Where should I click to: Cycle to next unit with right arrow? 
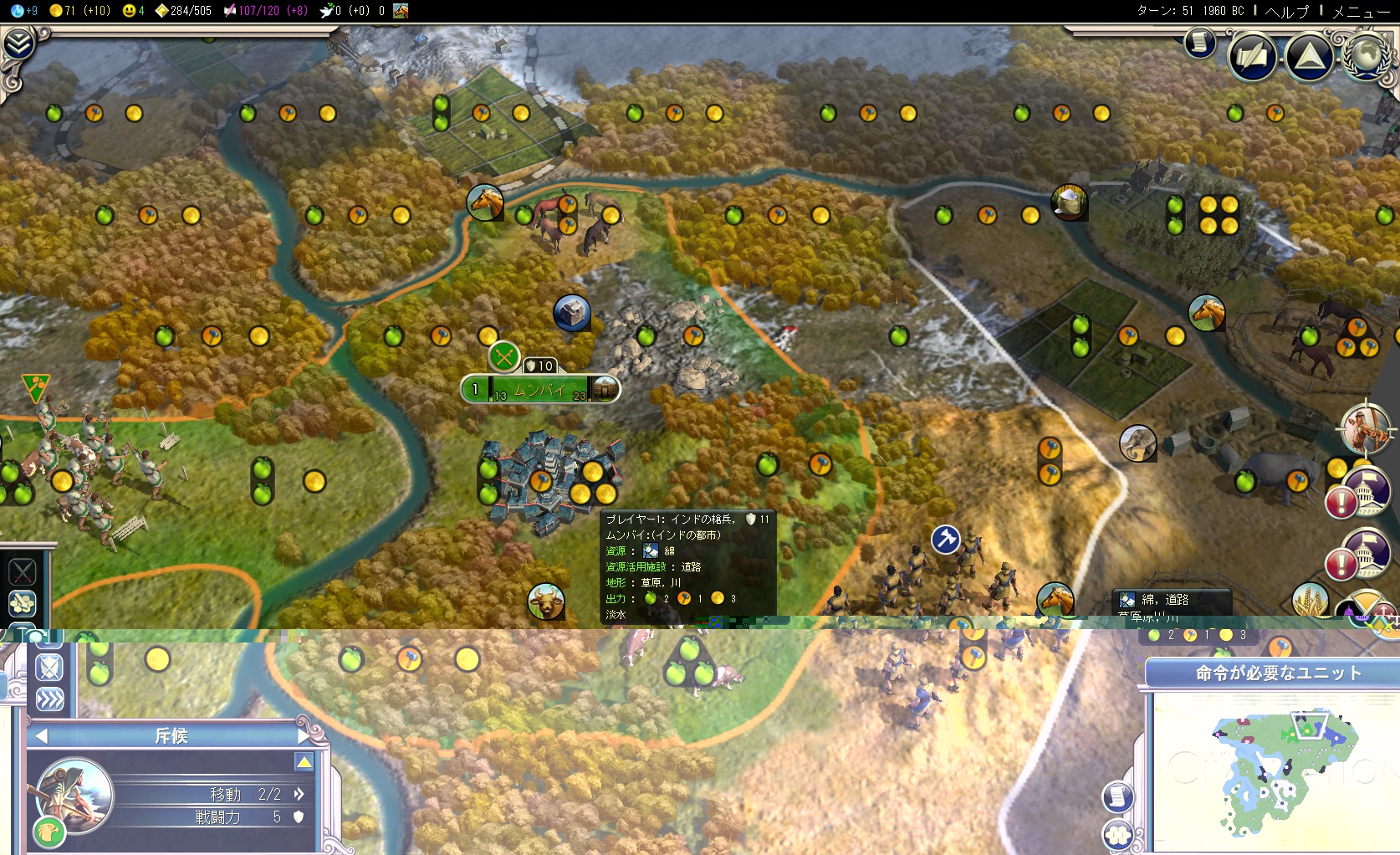[304, 736]
